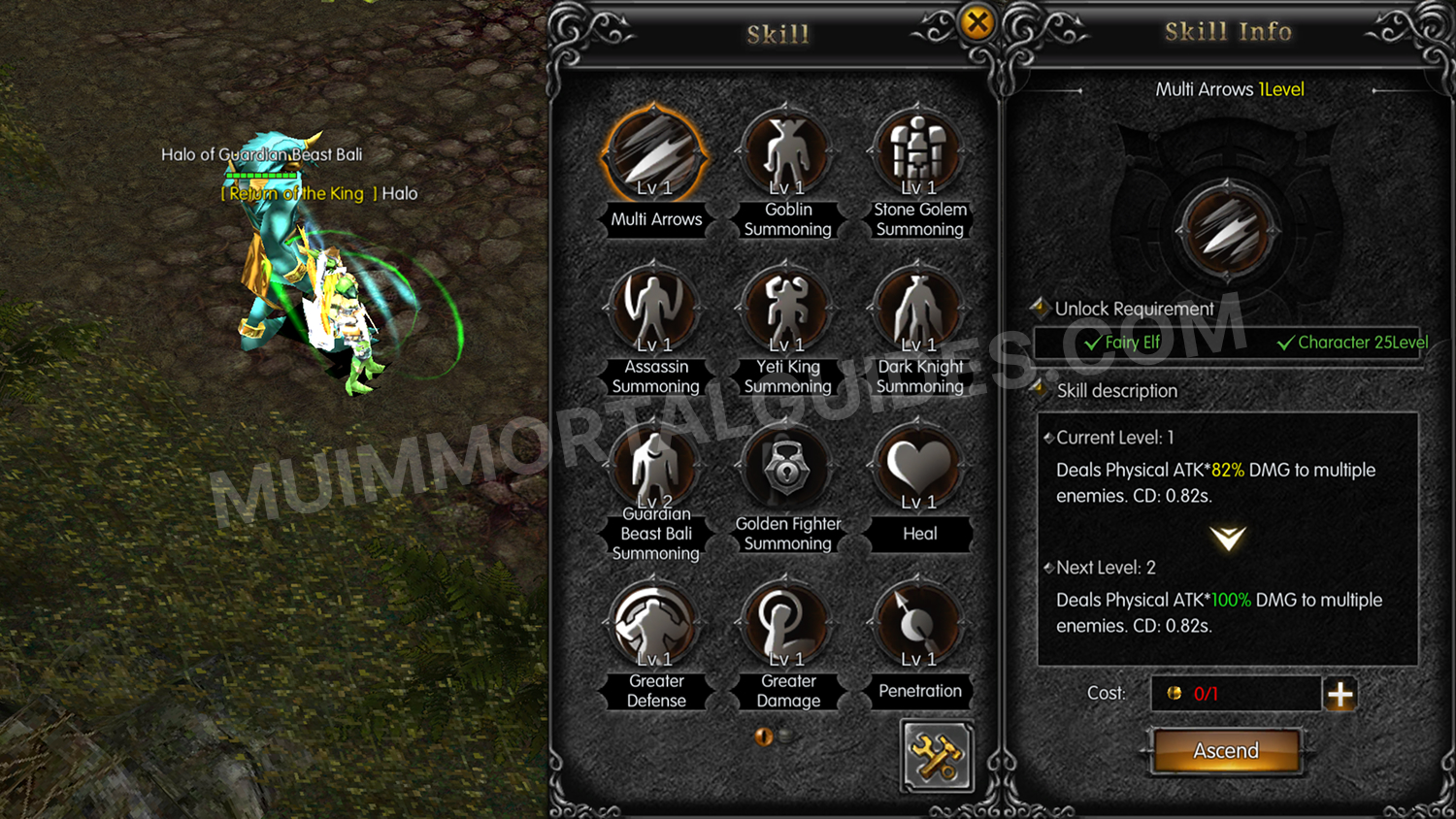The height and width of the screenshot is (819, 1456).
Task: Open the Heal skill icon
Action: click(x=918, y=466)
